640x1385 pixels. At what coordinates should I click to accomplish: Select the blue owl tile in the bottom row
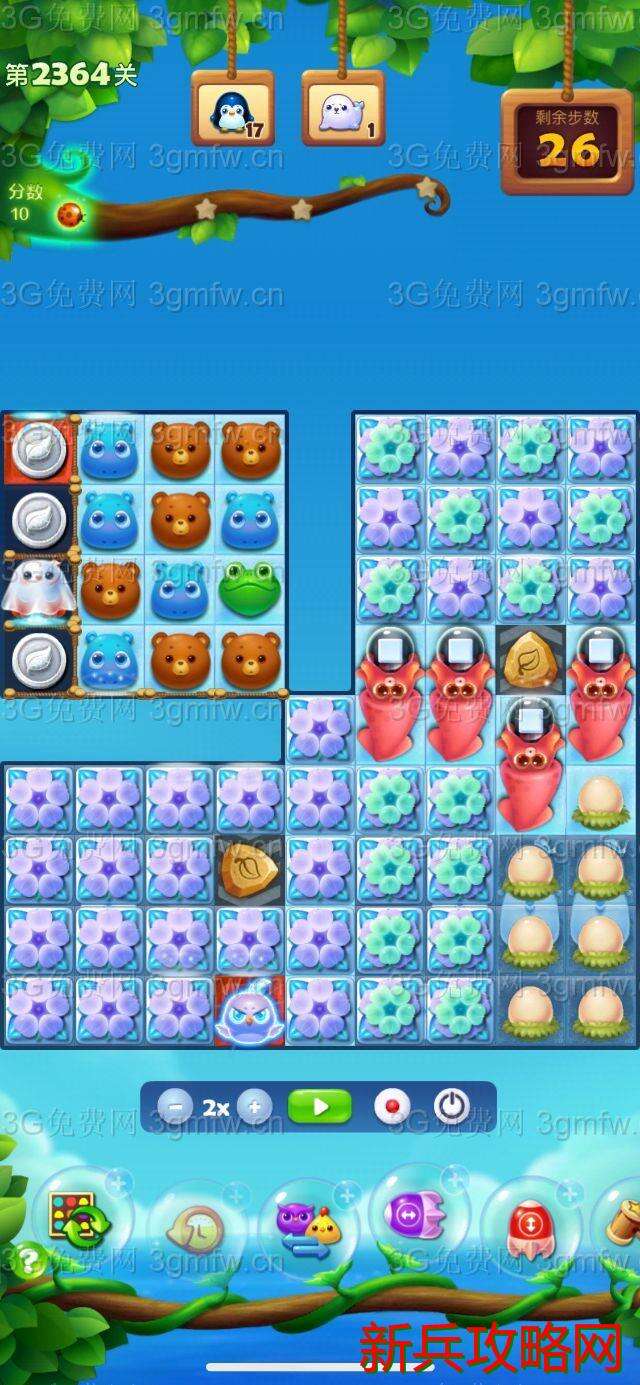point(250,1012)
